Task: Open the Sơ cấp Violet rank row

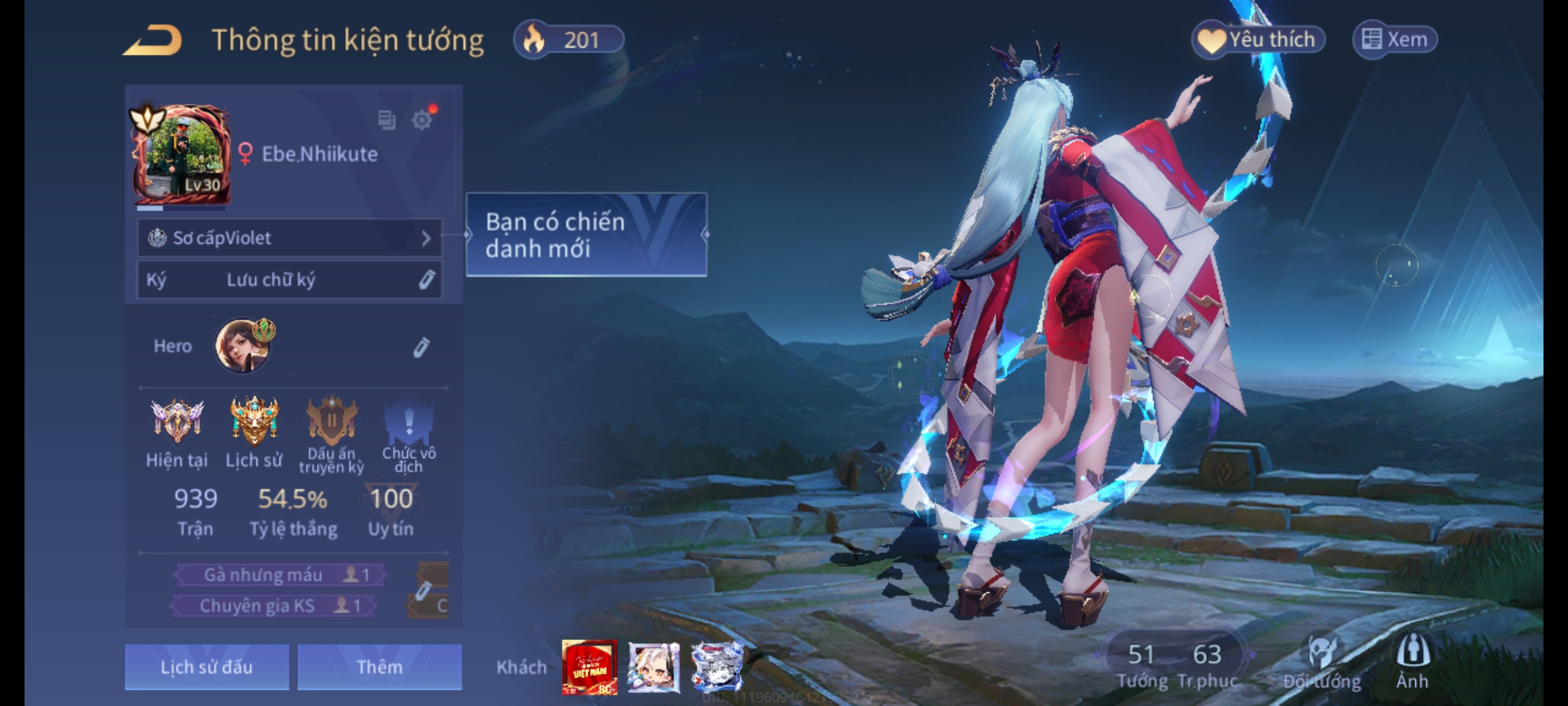Action: (x=289, y=238)
